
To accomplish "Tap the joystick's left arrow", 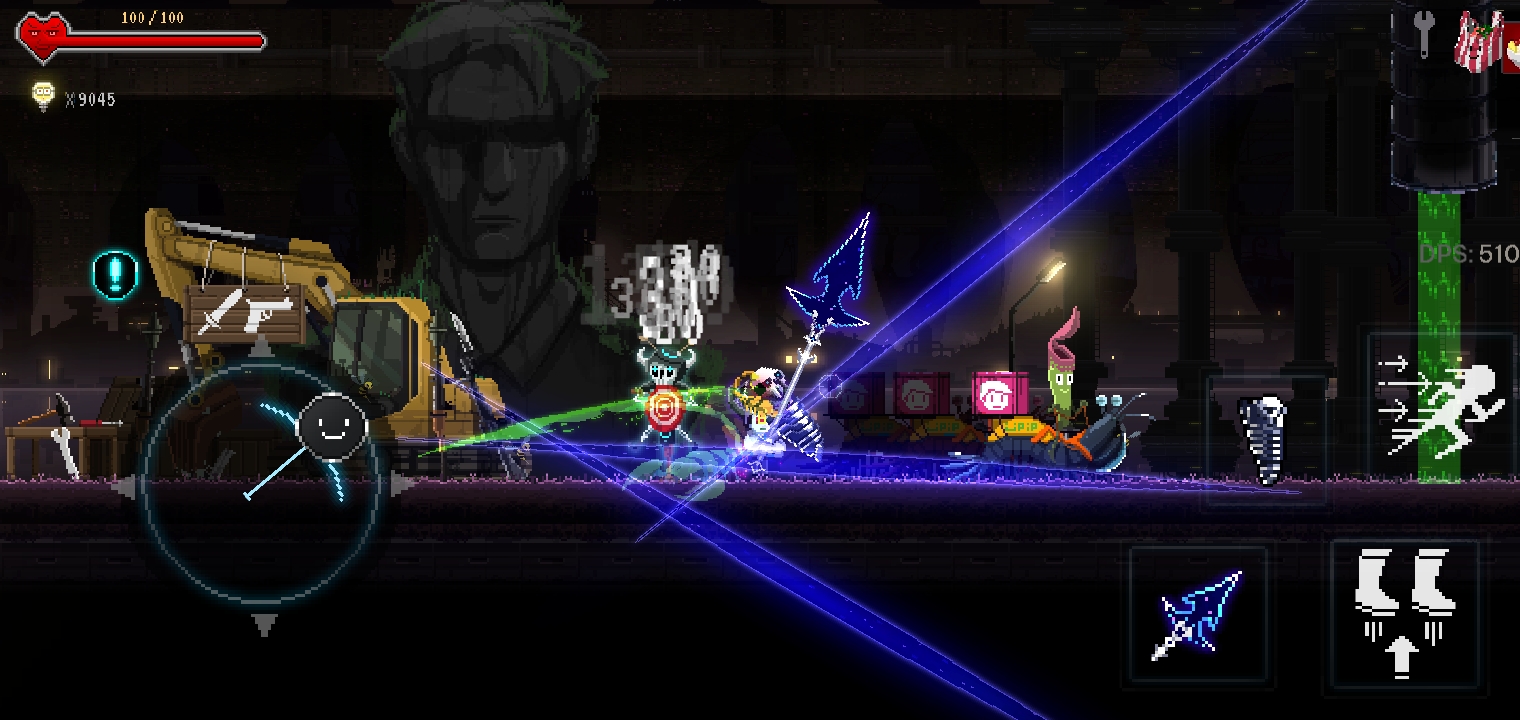I will tap(125, 488).
